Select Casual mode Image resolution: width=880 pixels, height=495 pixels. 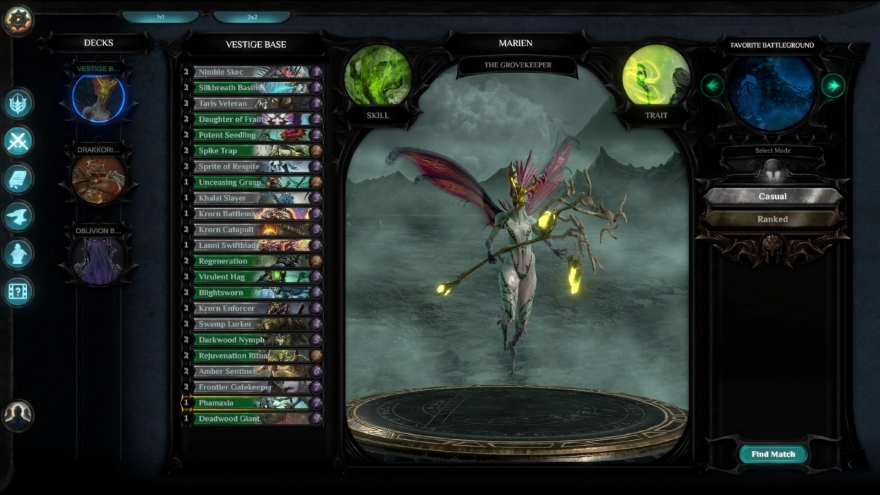(x=772, y=197)
